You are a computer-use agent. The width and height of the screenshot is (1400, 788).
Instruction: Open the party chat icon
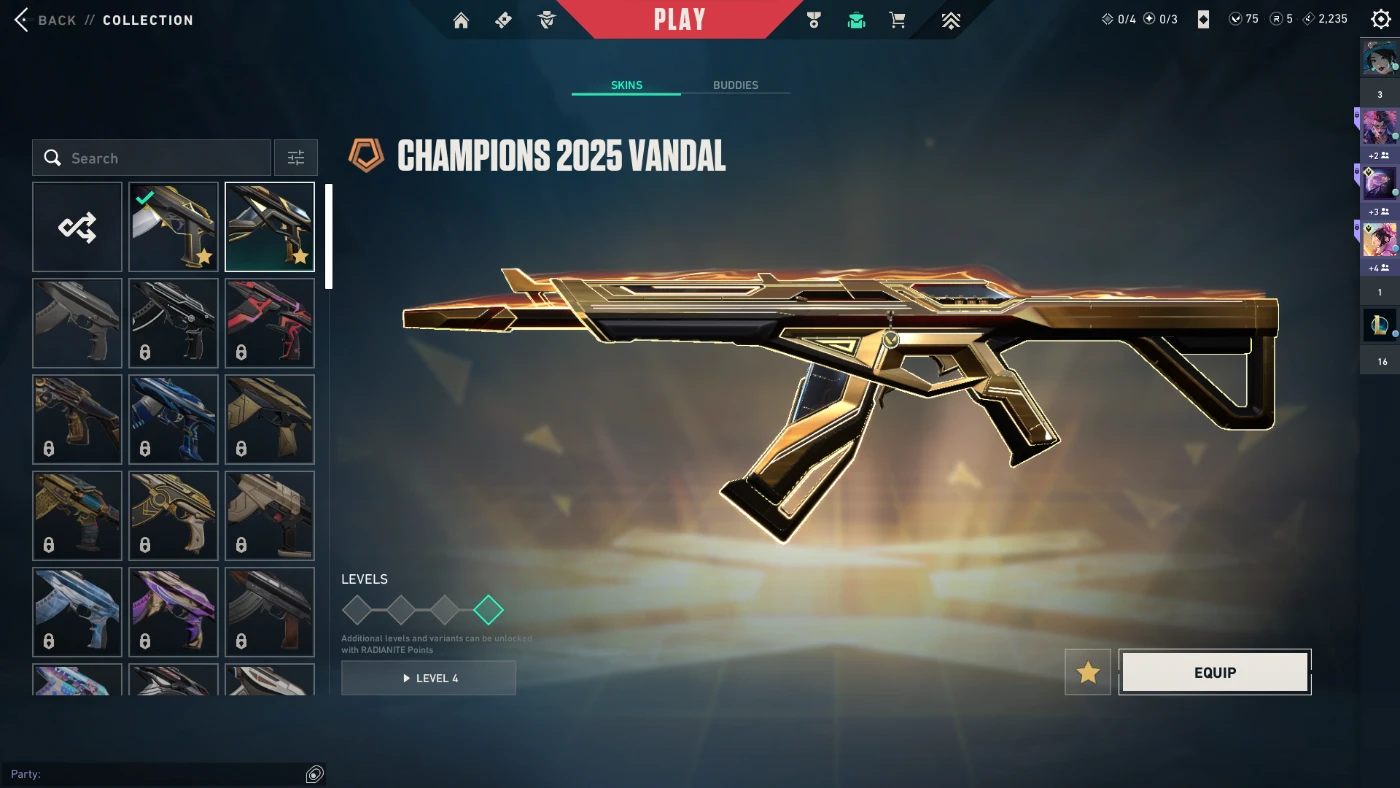coord(314,774)
